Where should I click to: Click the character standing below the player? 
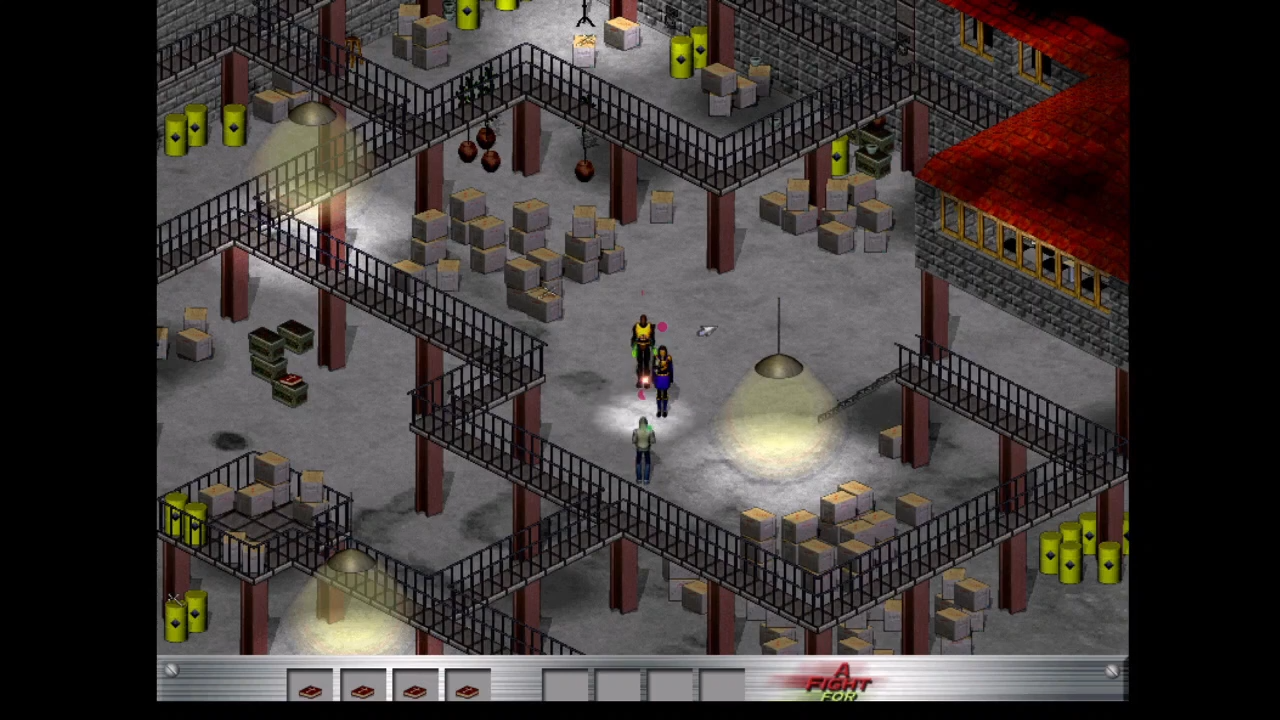(x=643, y=450)
